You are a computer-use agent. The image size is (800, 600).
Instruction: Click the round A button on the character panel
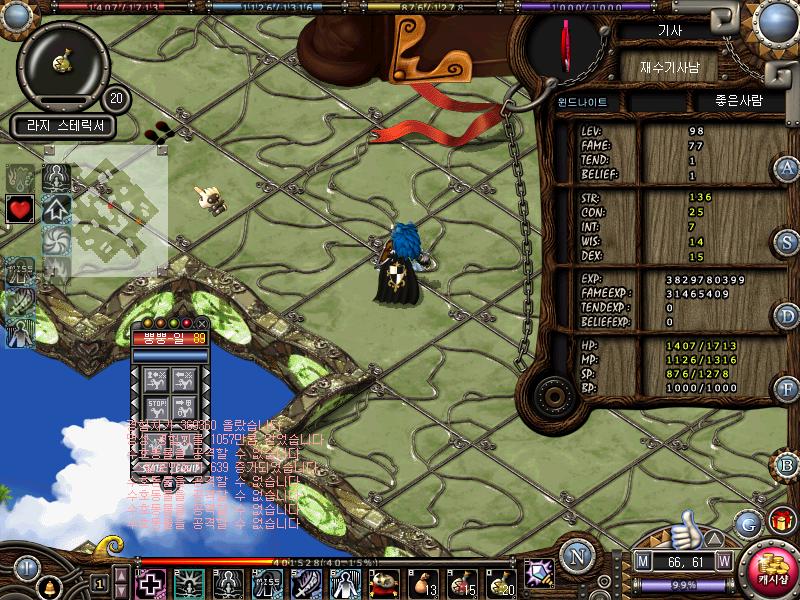point(787,168)
